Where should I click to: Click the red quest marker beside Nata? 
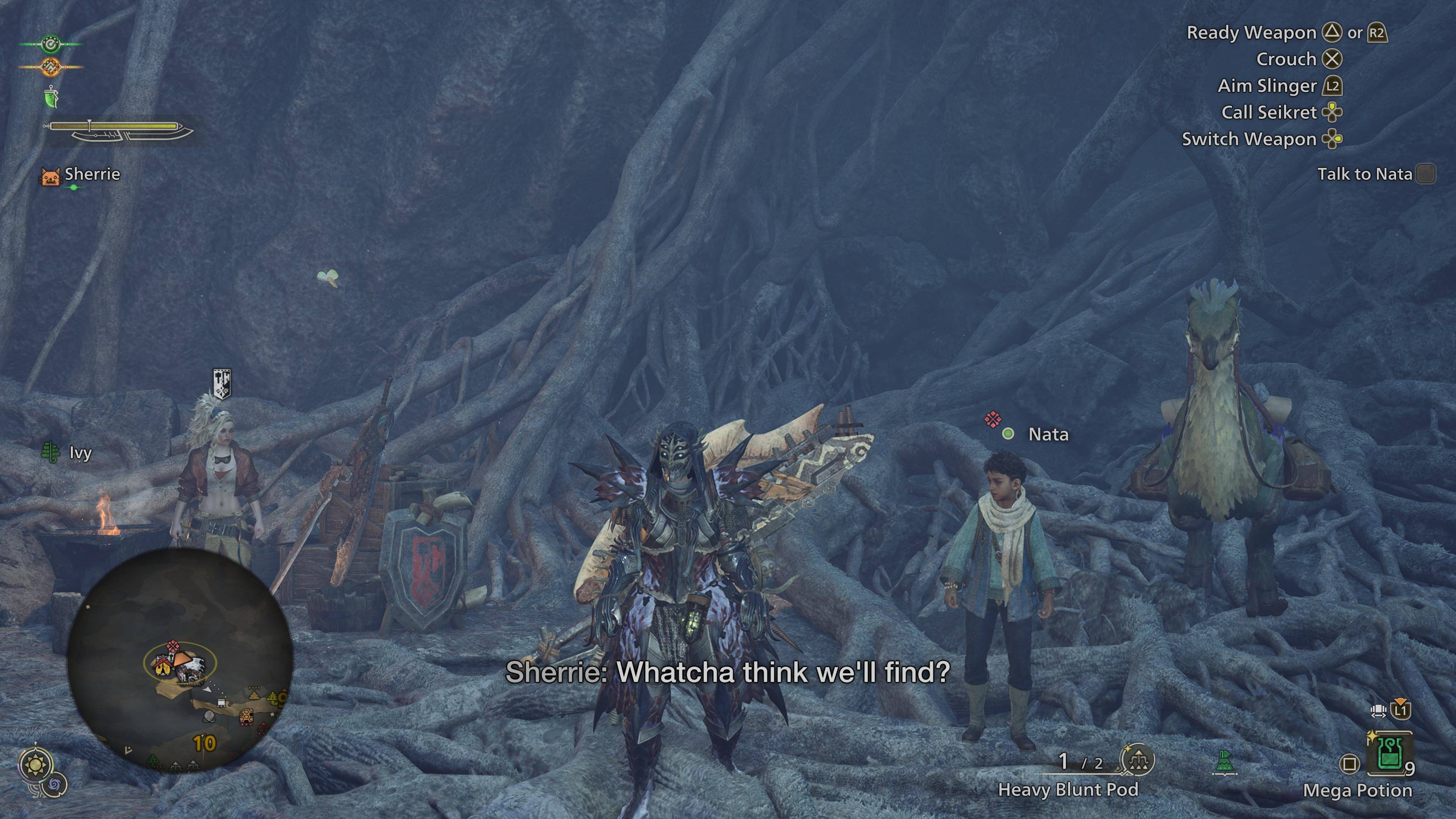tap(992, 419)
